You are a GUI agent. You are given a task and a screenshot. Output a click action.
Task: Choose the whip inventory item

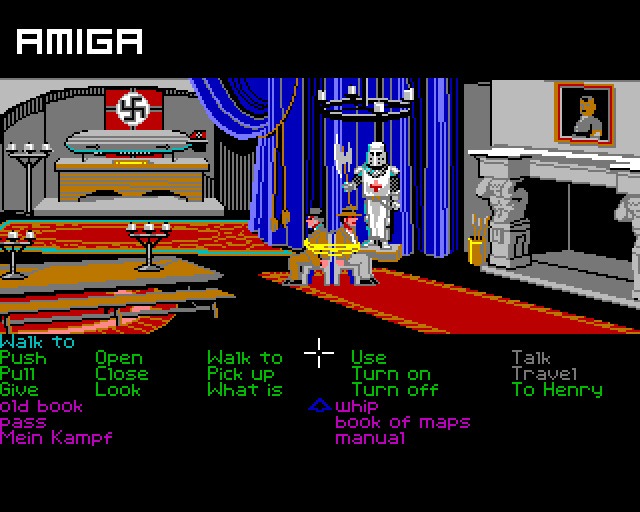359,406
